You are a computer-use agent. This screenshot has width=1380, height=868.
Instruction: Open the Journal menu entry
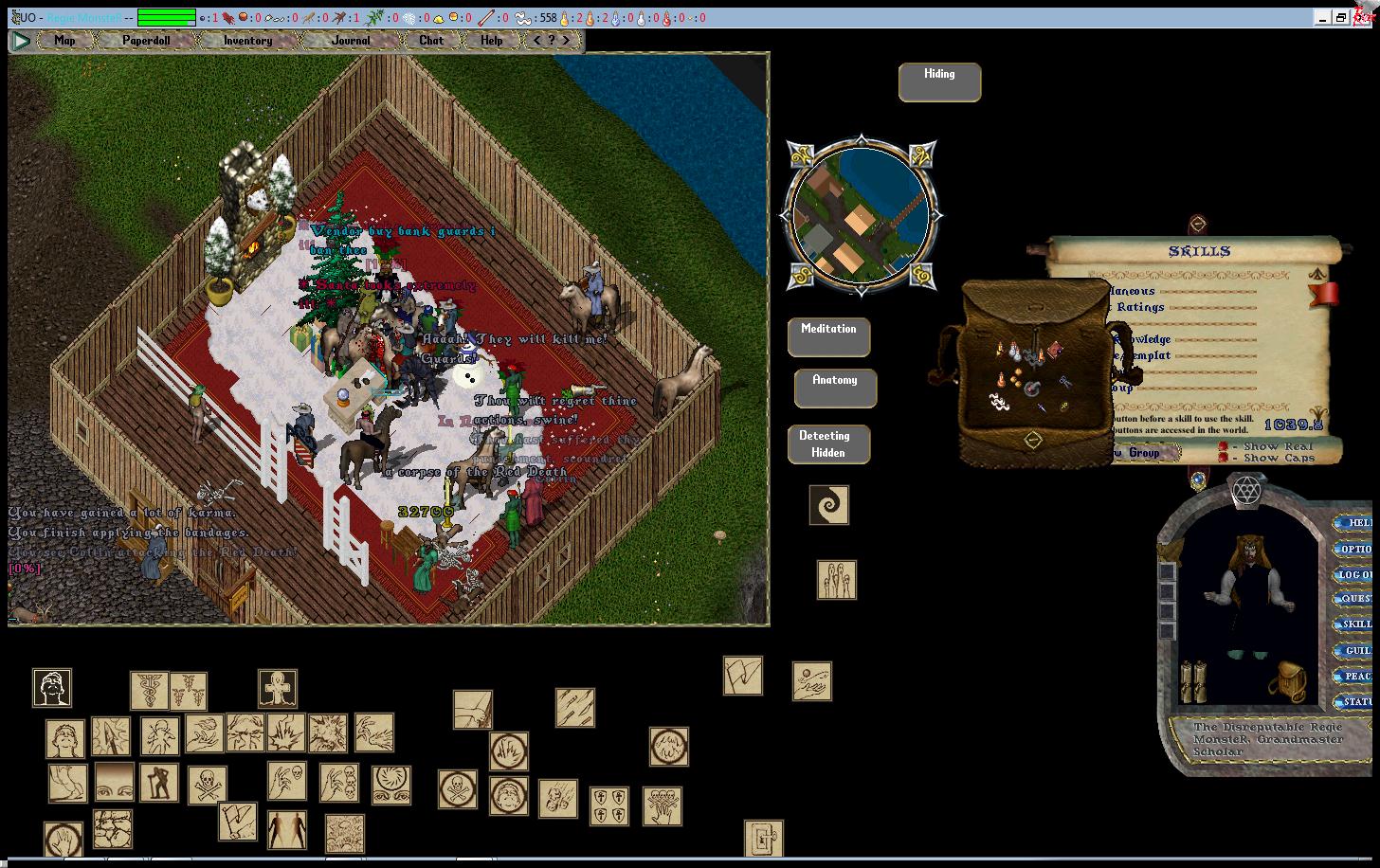351,41
